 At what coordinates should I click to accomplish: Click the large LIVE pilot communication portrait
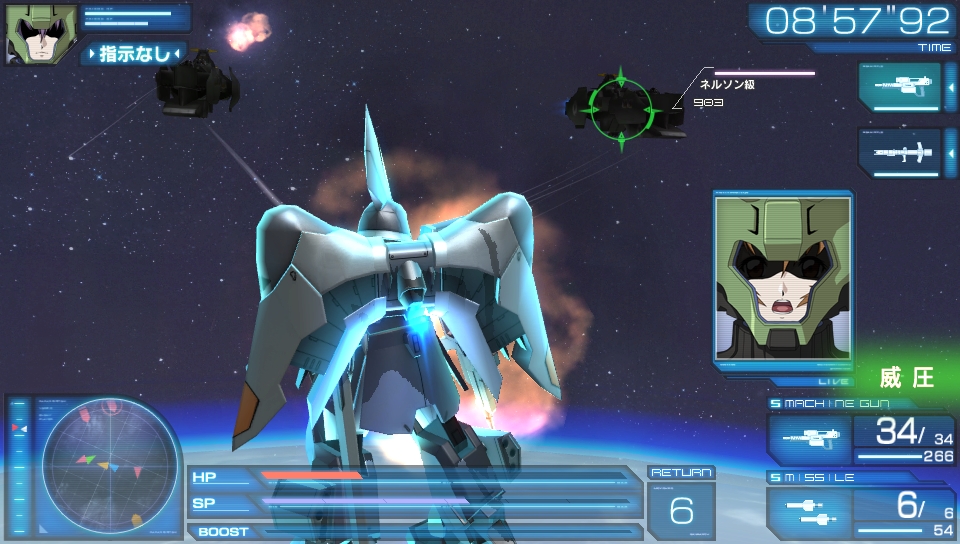[784, 277]
